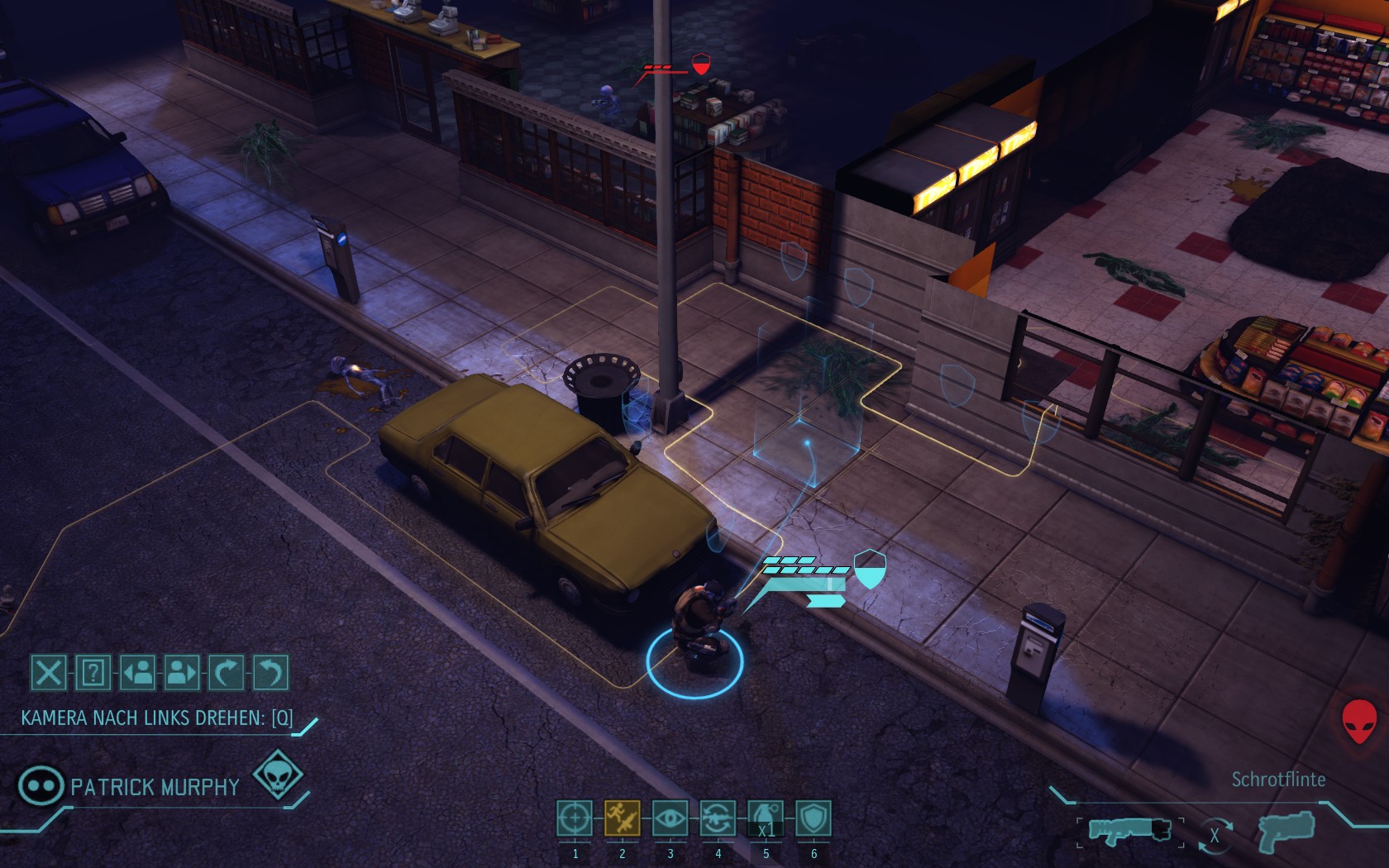The width and height of the screenshot is (1389, 868).
Task: Click the swap weapons circular arrows
Action: point(1215,835)
